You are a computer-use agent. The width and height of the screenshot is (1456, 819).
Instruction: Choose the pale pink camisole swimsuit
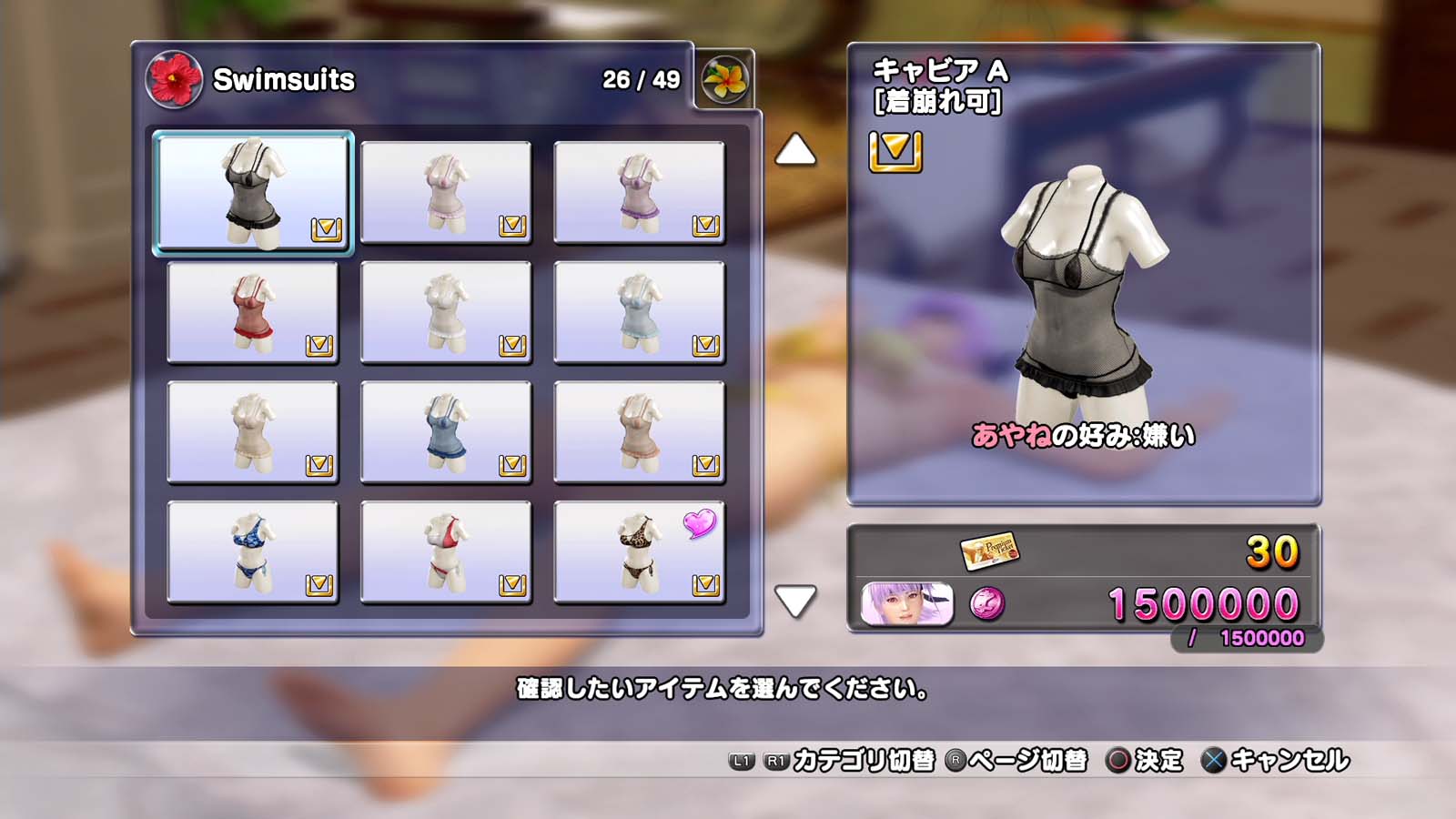[x=446, y=192]
